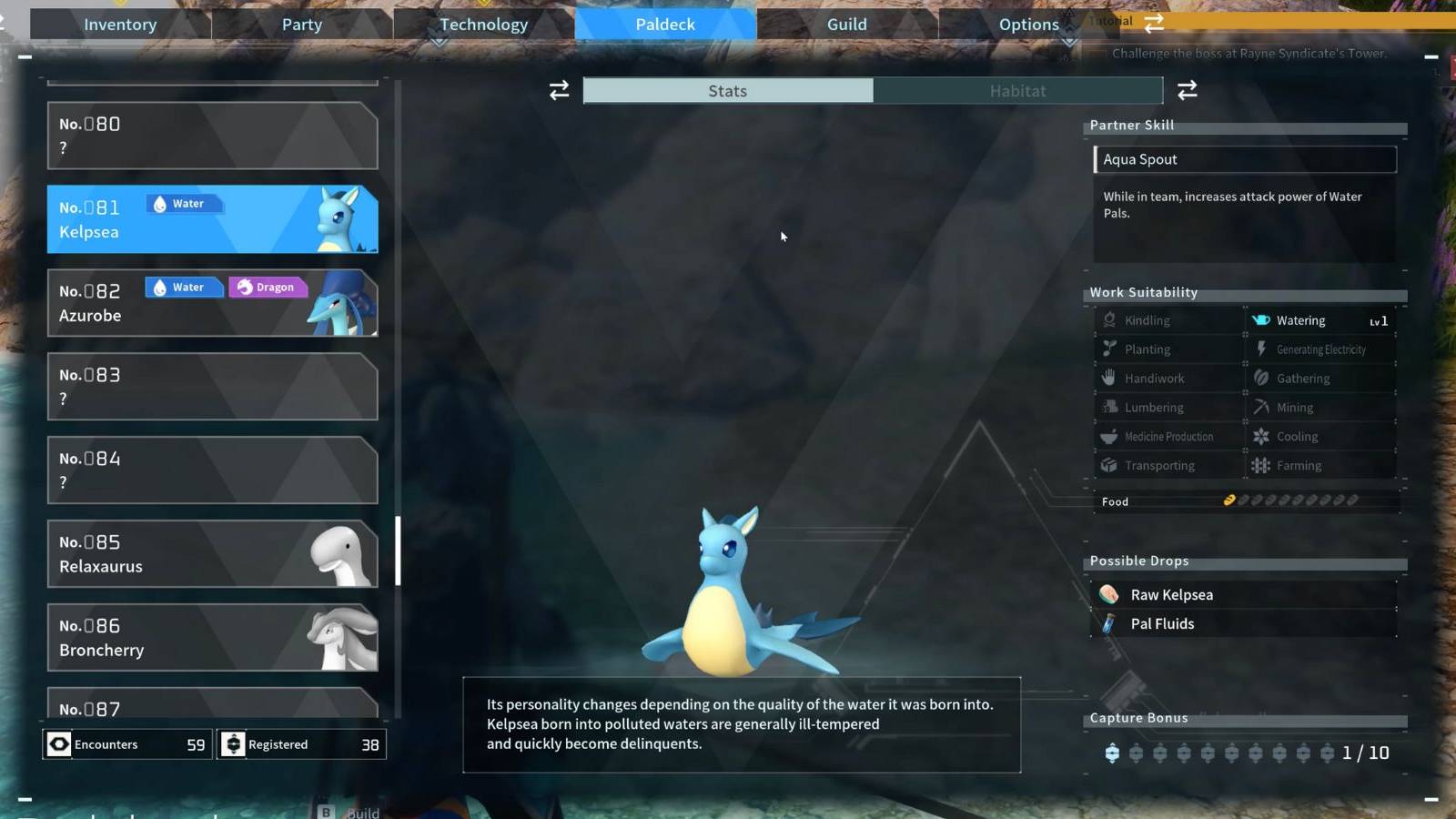
Task: Click the Pal Fluids drop icon
Action: (1107, 623)
